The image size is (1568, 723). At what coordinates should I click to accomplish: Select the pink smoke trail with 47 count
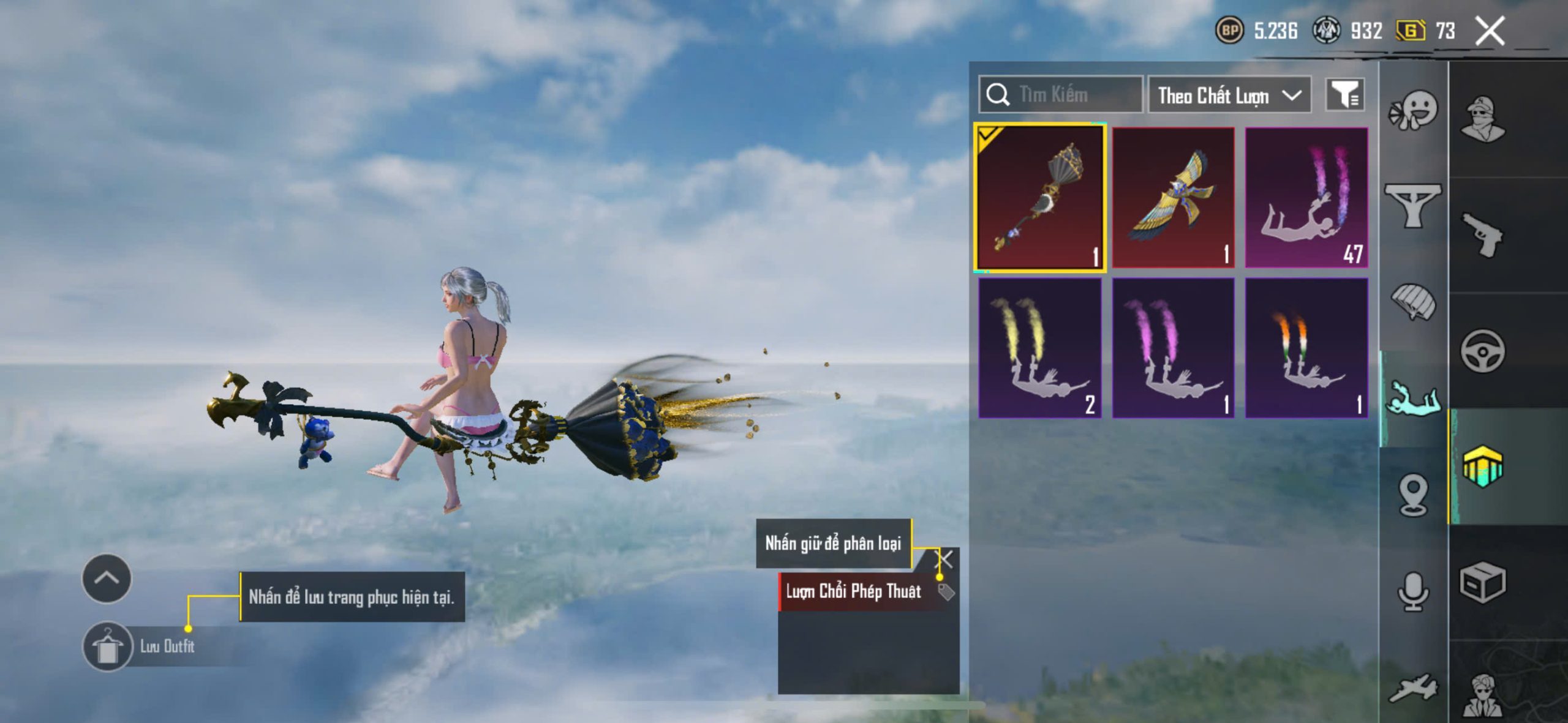point(1306,197)
